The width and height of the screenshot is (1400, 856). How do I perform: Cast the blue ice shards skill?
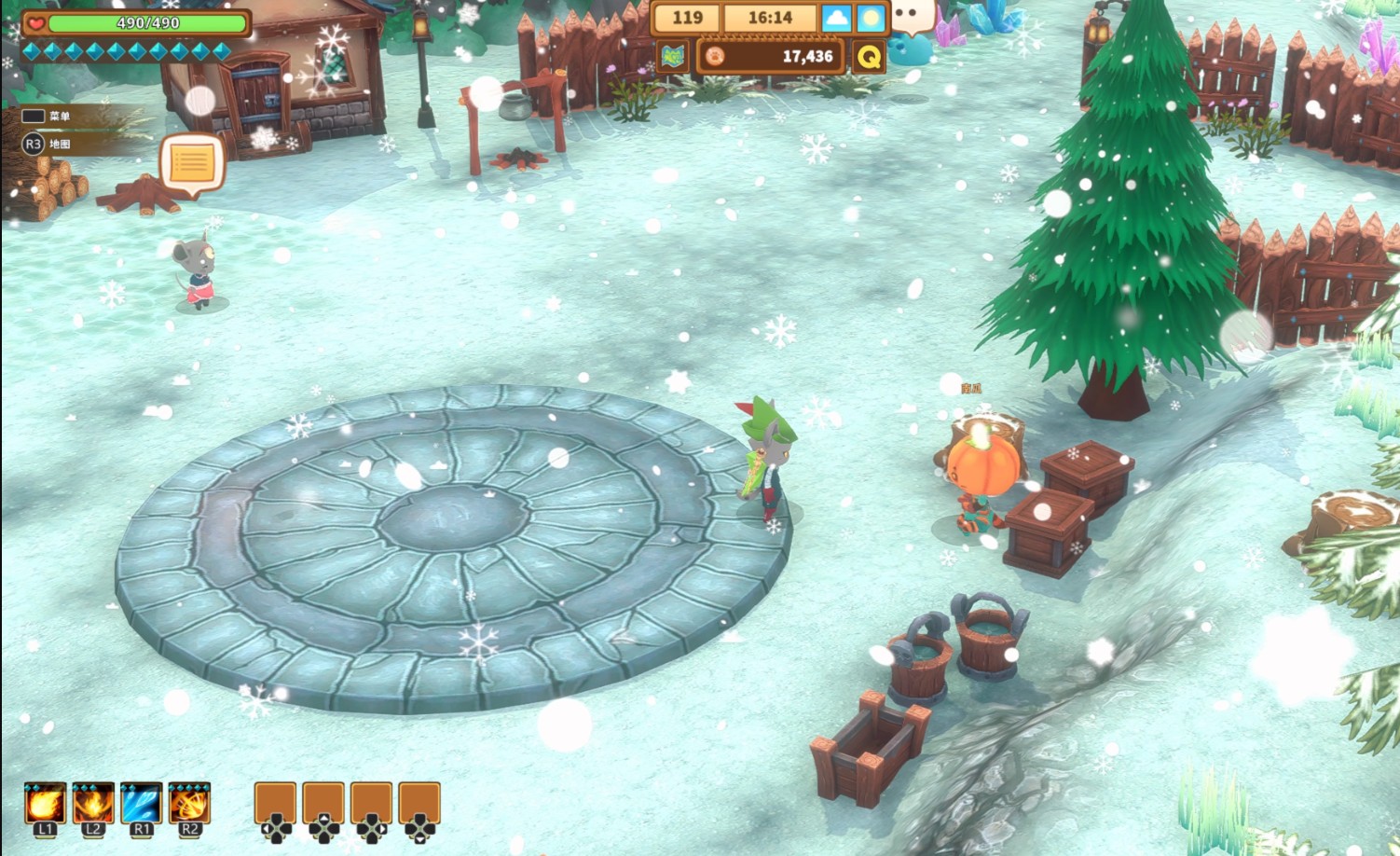tap(141, 803)
